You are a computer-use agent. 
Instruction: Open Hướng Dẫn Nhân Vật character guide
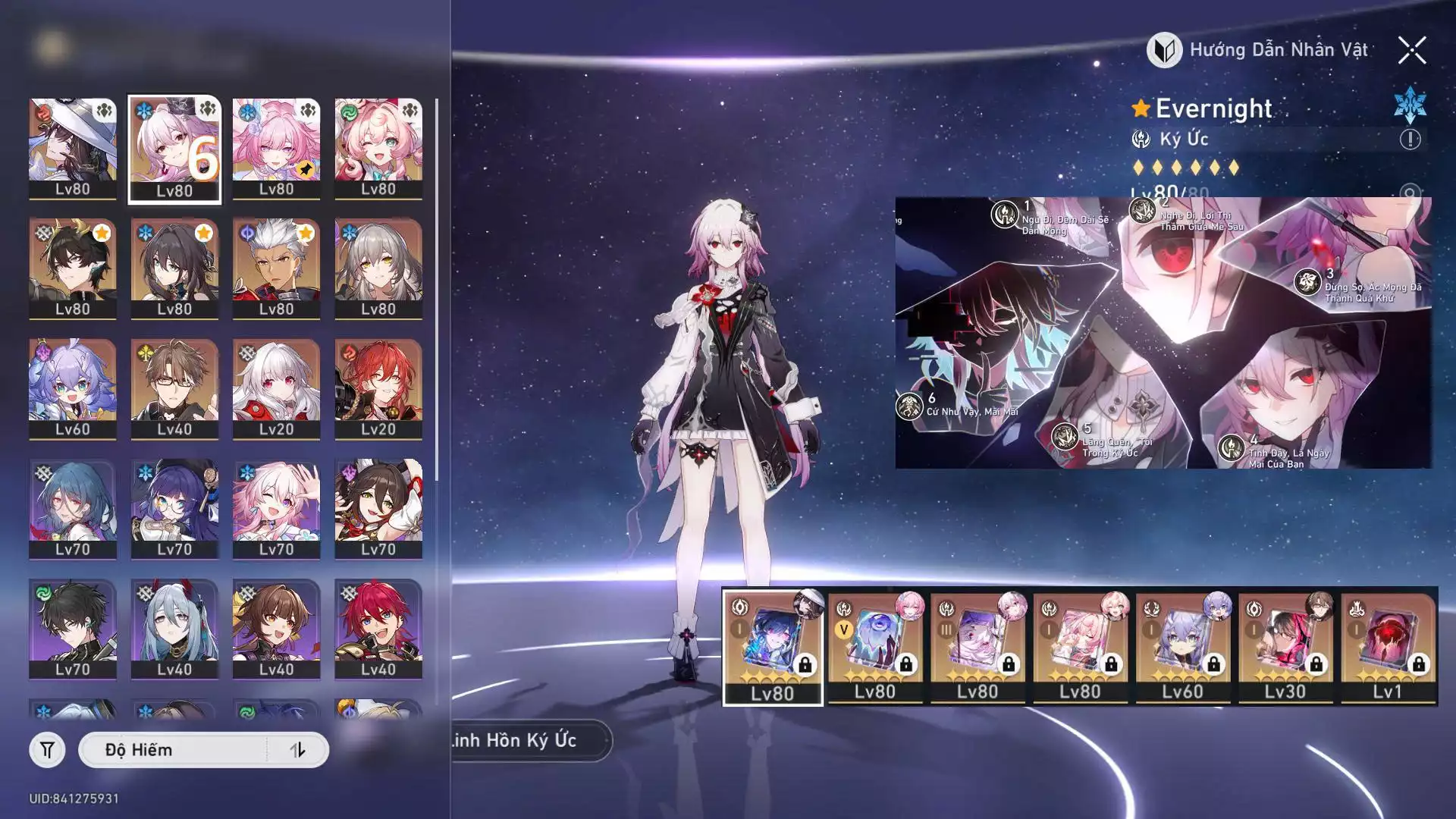pyautogui.click(x=1259, y=51)
